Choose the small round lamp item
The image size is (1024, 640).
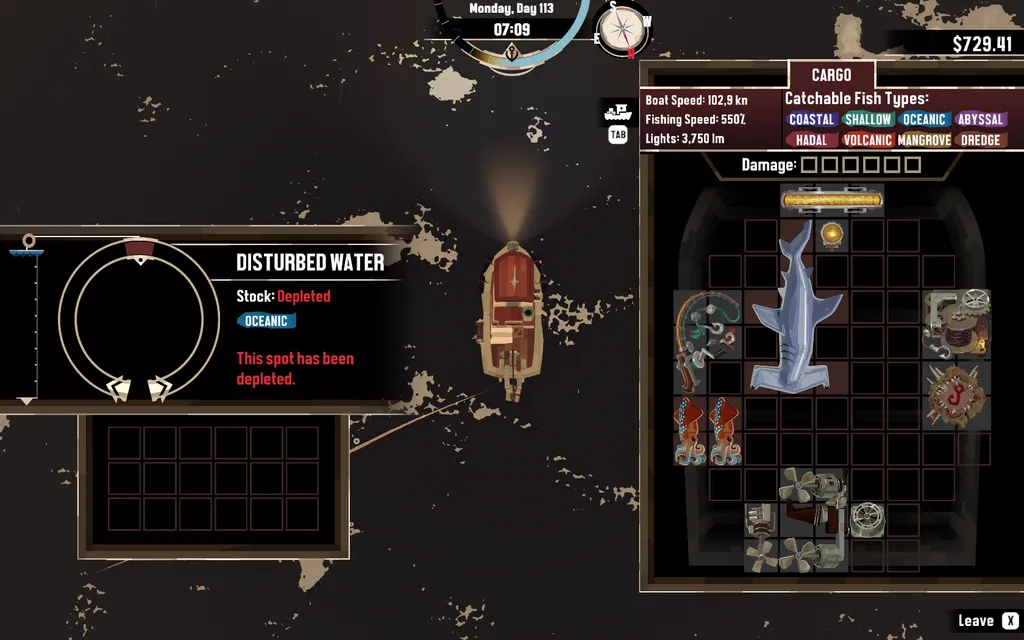point(831,235)
